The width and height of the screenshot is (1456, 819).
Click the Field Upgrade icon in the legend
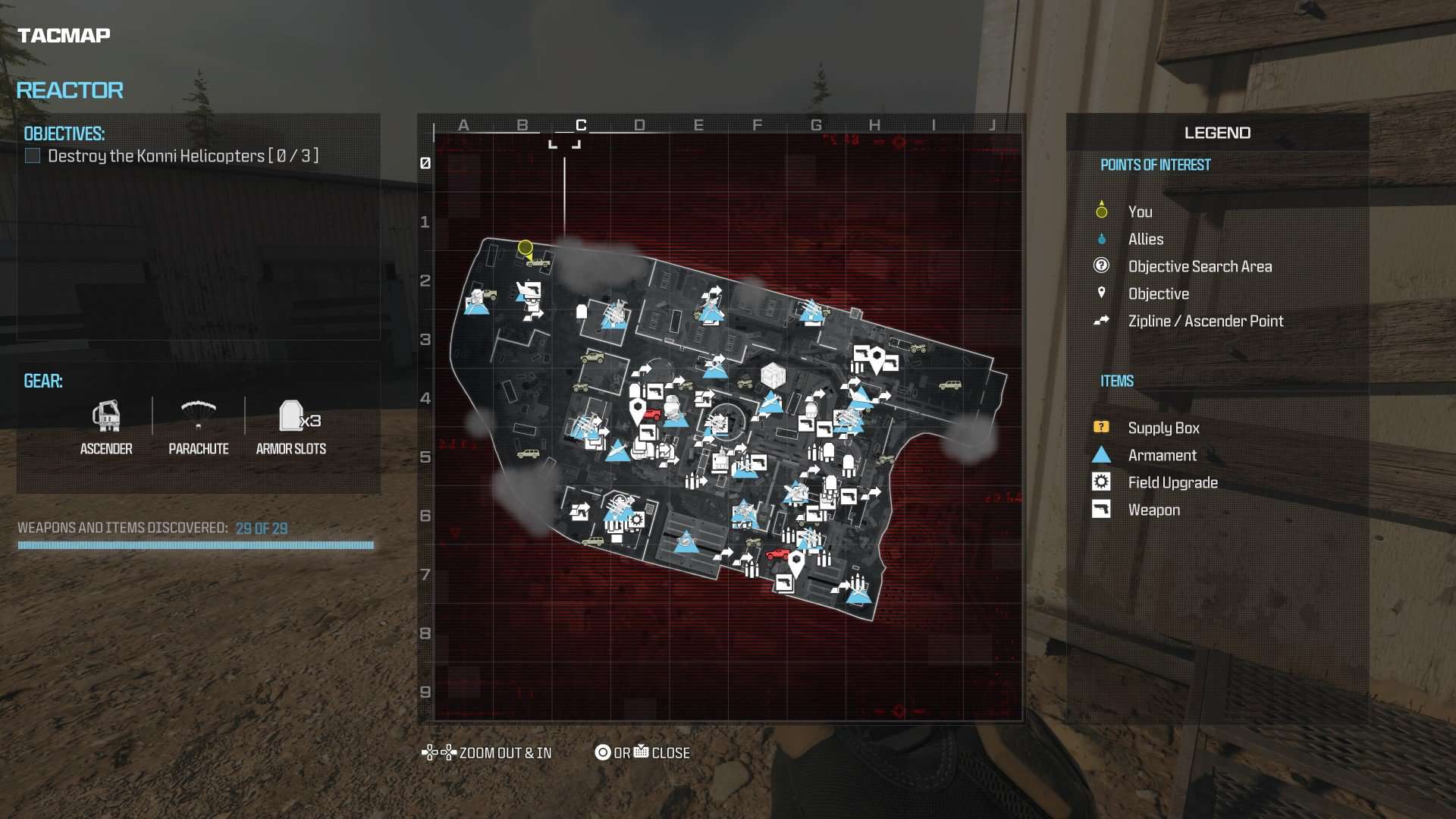(x=1101, y=482)
